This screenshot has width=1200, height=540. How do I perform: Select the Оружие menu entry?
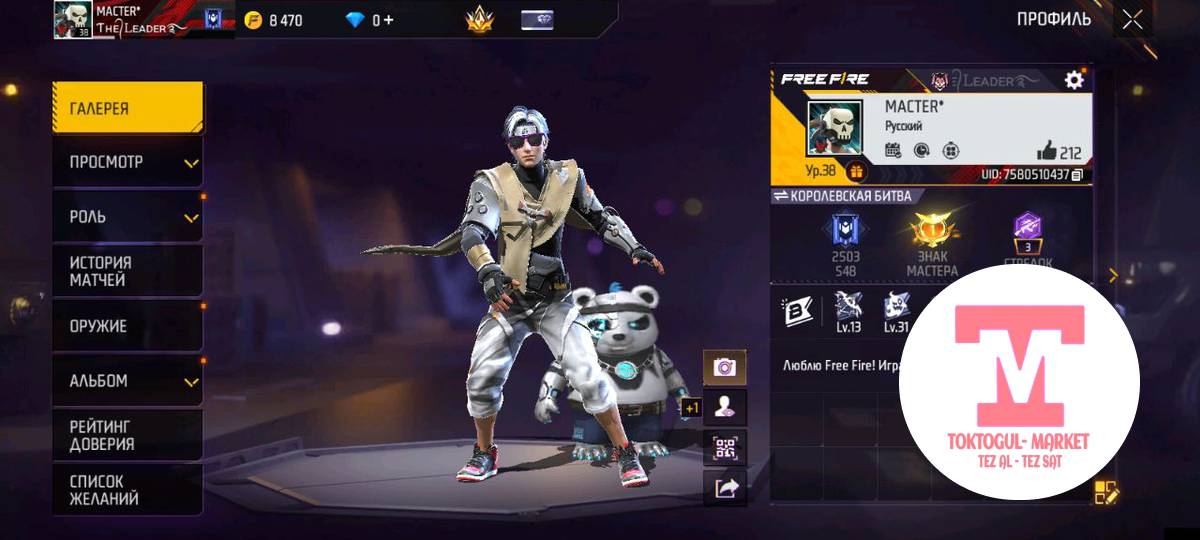127,326
